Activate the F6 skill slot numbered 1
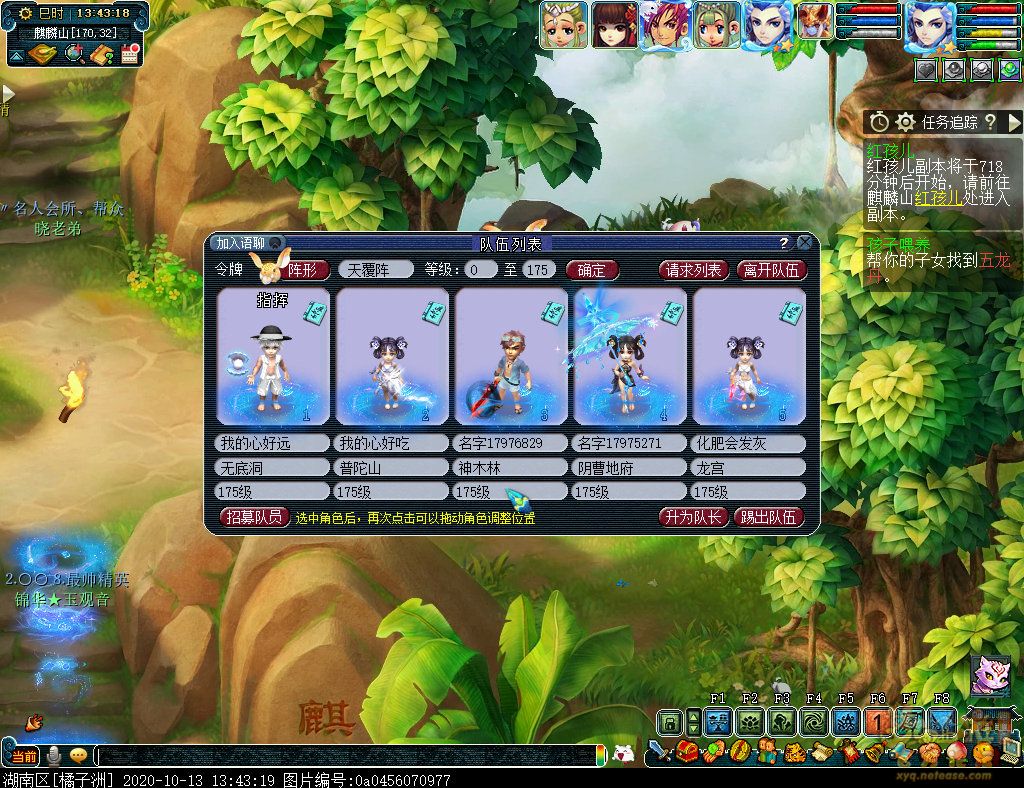This screenshot has width=1024, height=788. click(x=877, y=722)
